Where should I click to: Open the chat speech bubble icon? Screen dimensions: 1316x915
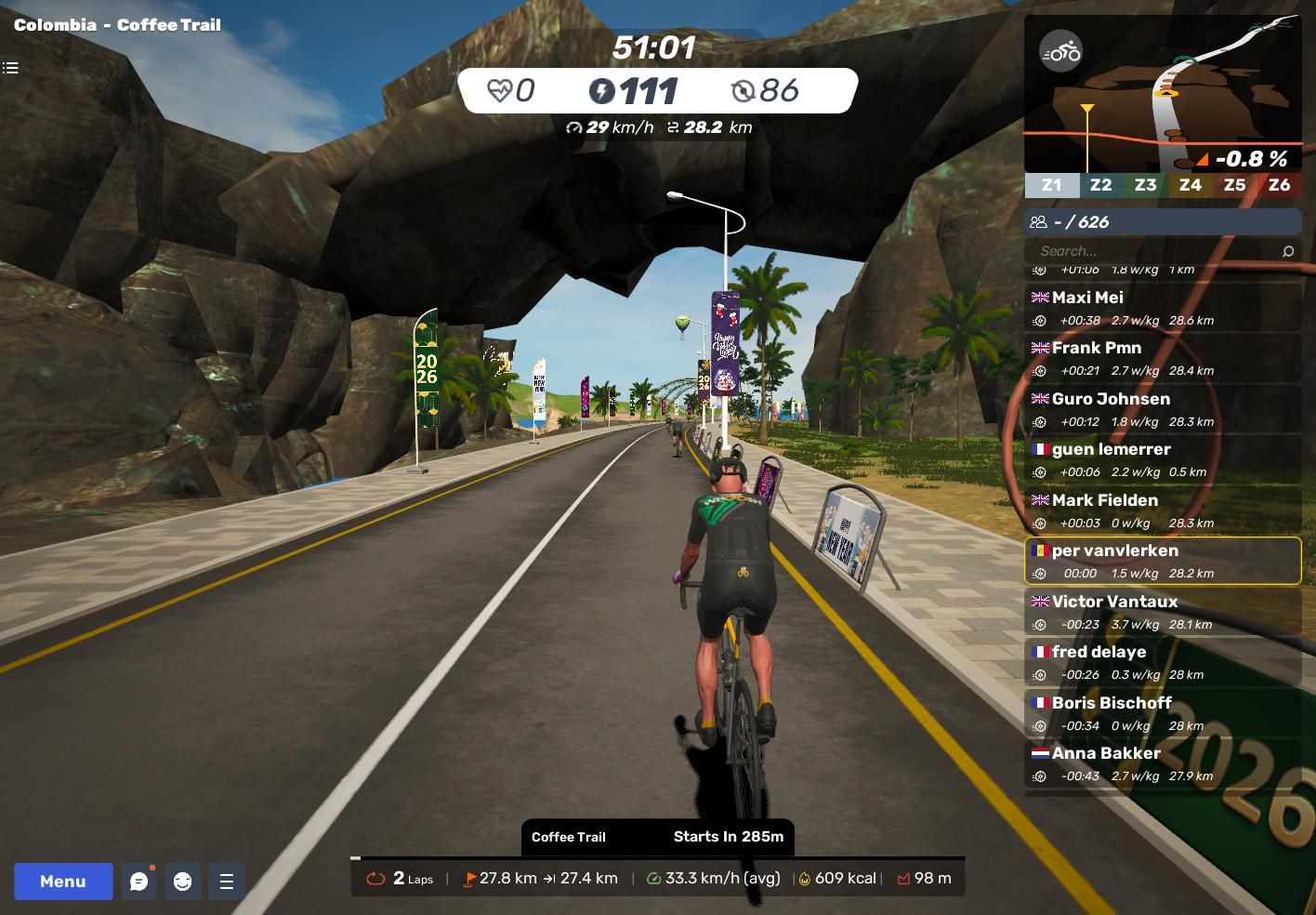coord(139,881)
